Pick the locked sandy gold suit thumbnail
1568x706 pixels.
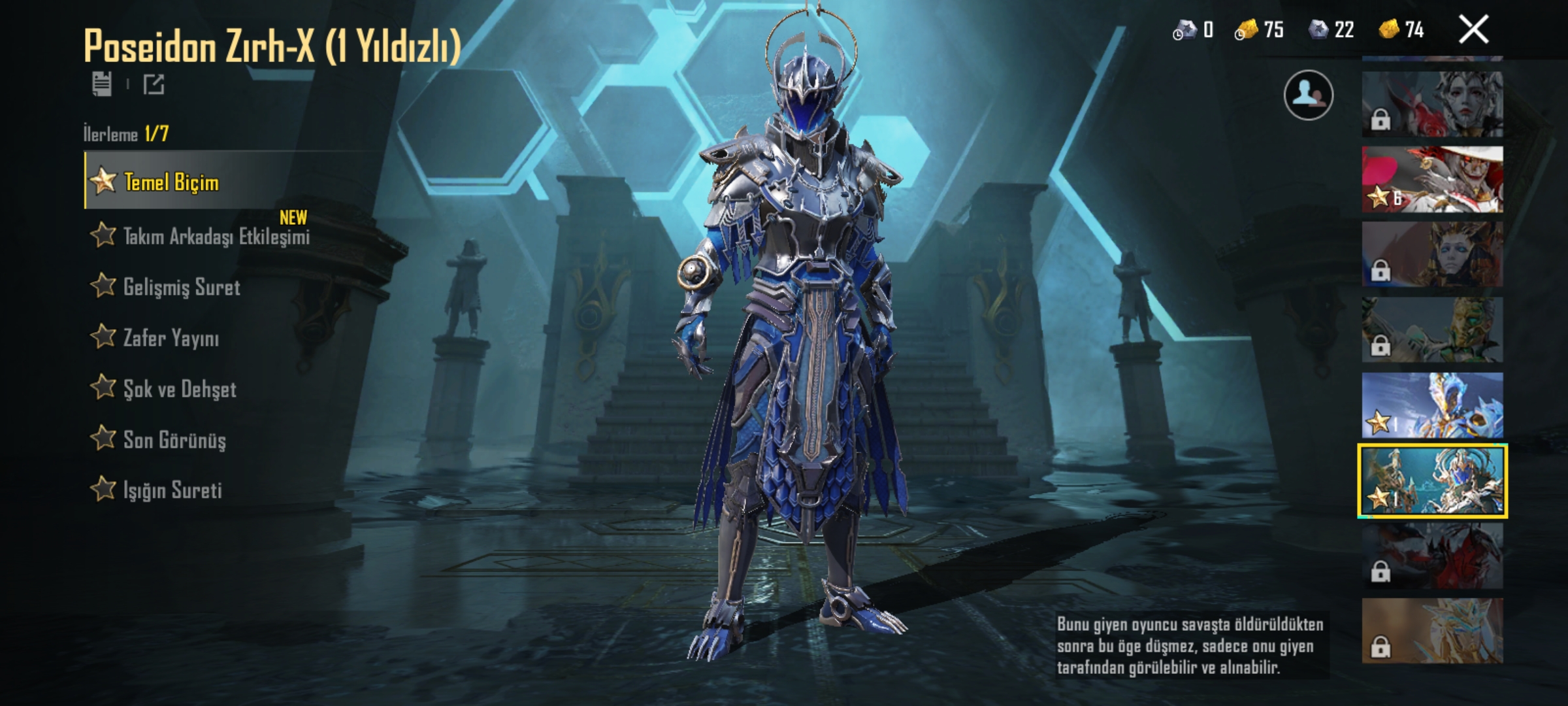click(x=1432, y=631)
